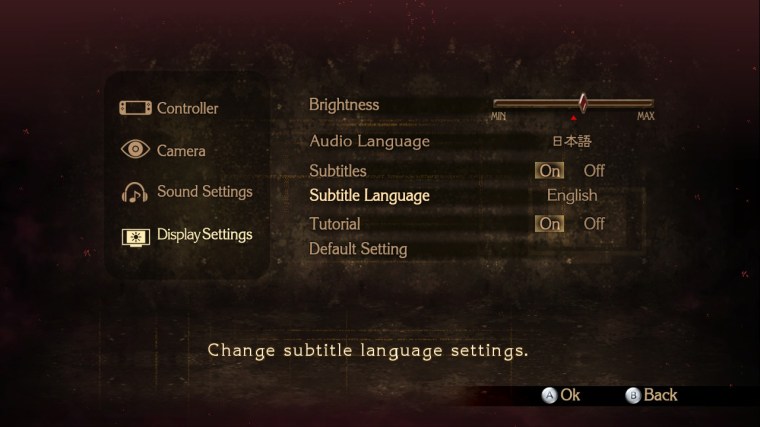The height and width of the screenshot is (427, 760).
Task: Select the Audio Language row label
Action: (x=369, y=142)
